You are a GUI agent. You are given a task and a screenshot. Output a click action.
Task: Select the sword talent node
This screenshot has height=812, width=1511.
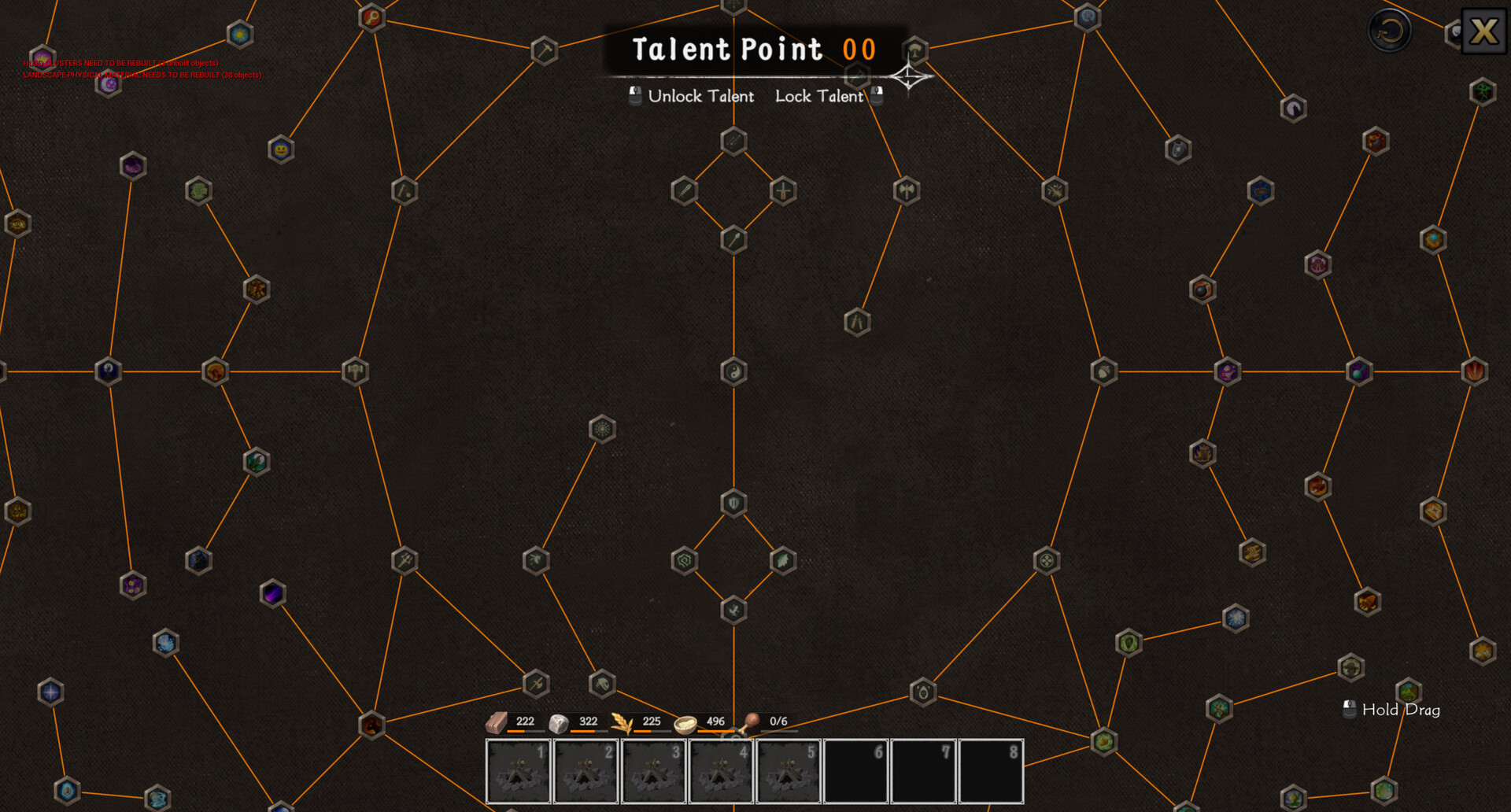coord(781,190)
